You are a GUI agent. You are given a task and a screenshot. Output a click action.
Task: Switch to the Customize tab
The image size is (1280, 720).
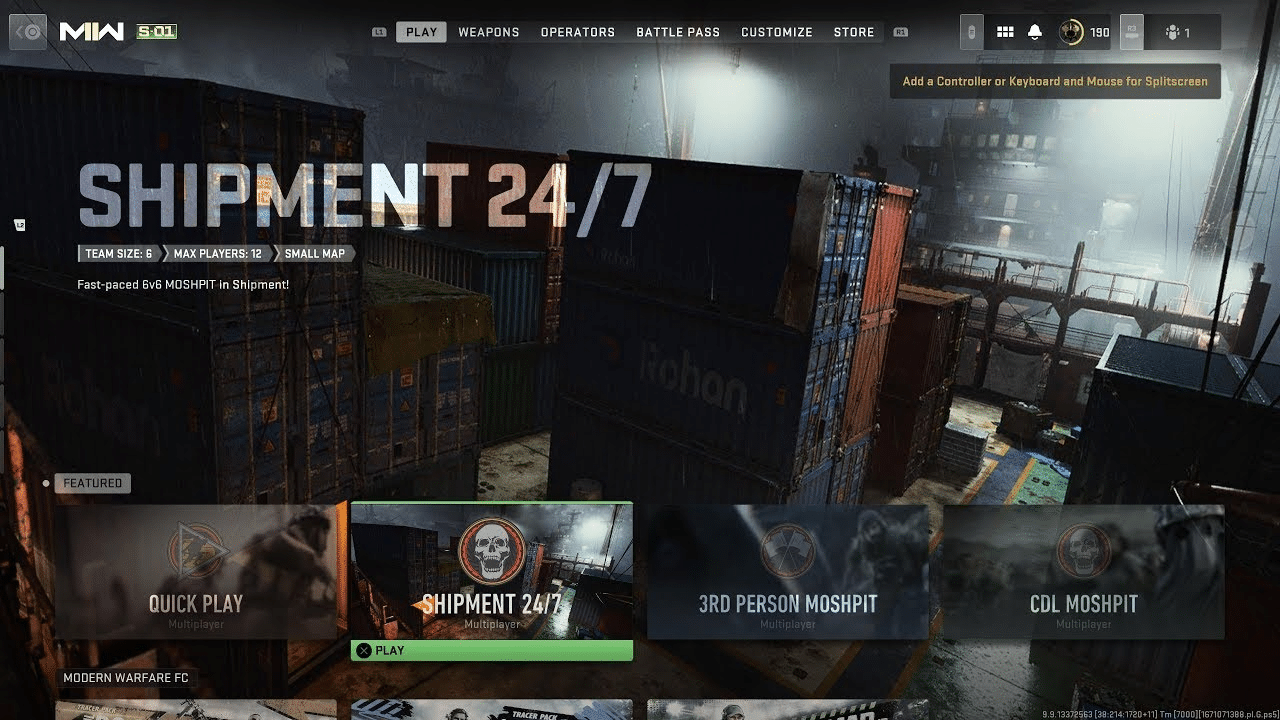(x=776, y=32)
